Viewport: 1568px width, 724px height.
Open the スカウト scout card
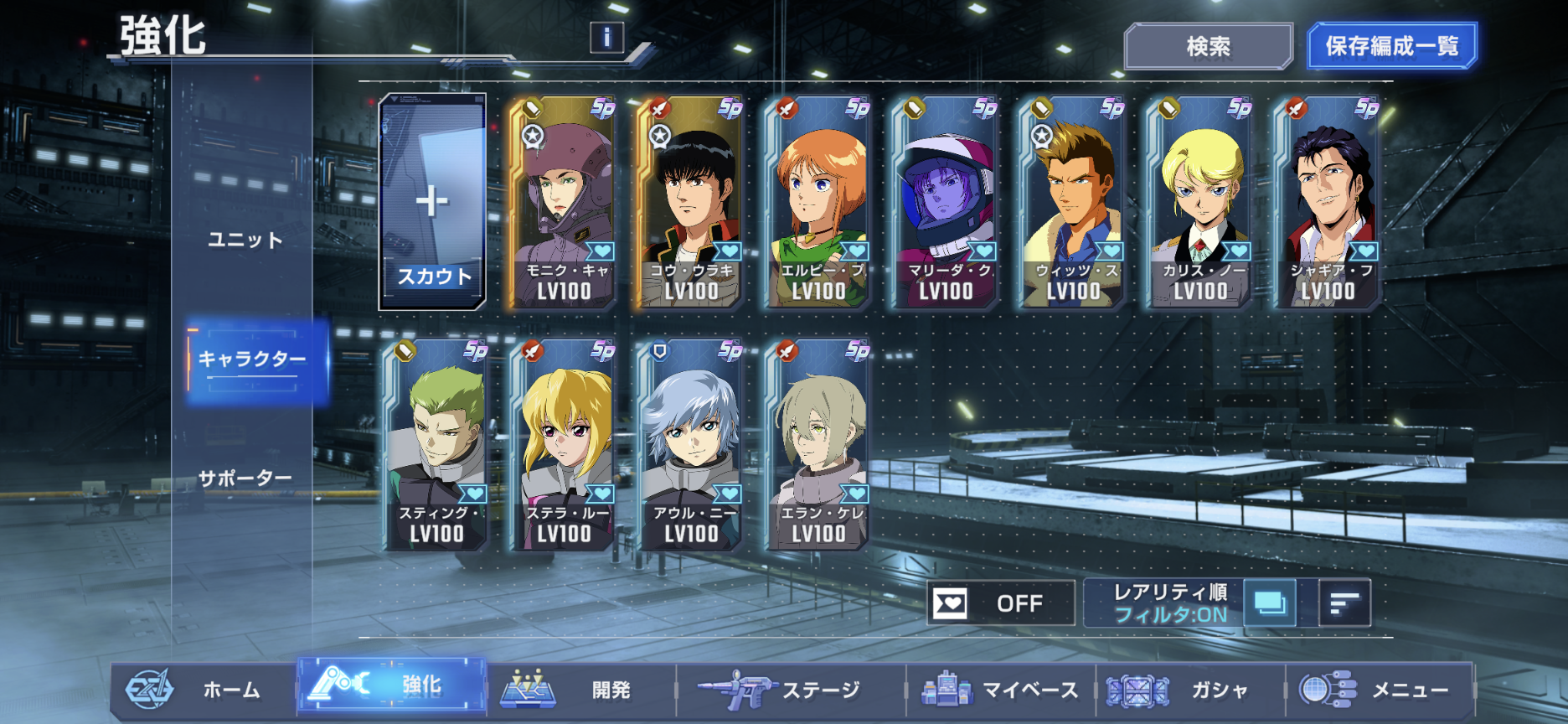432,202
